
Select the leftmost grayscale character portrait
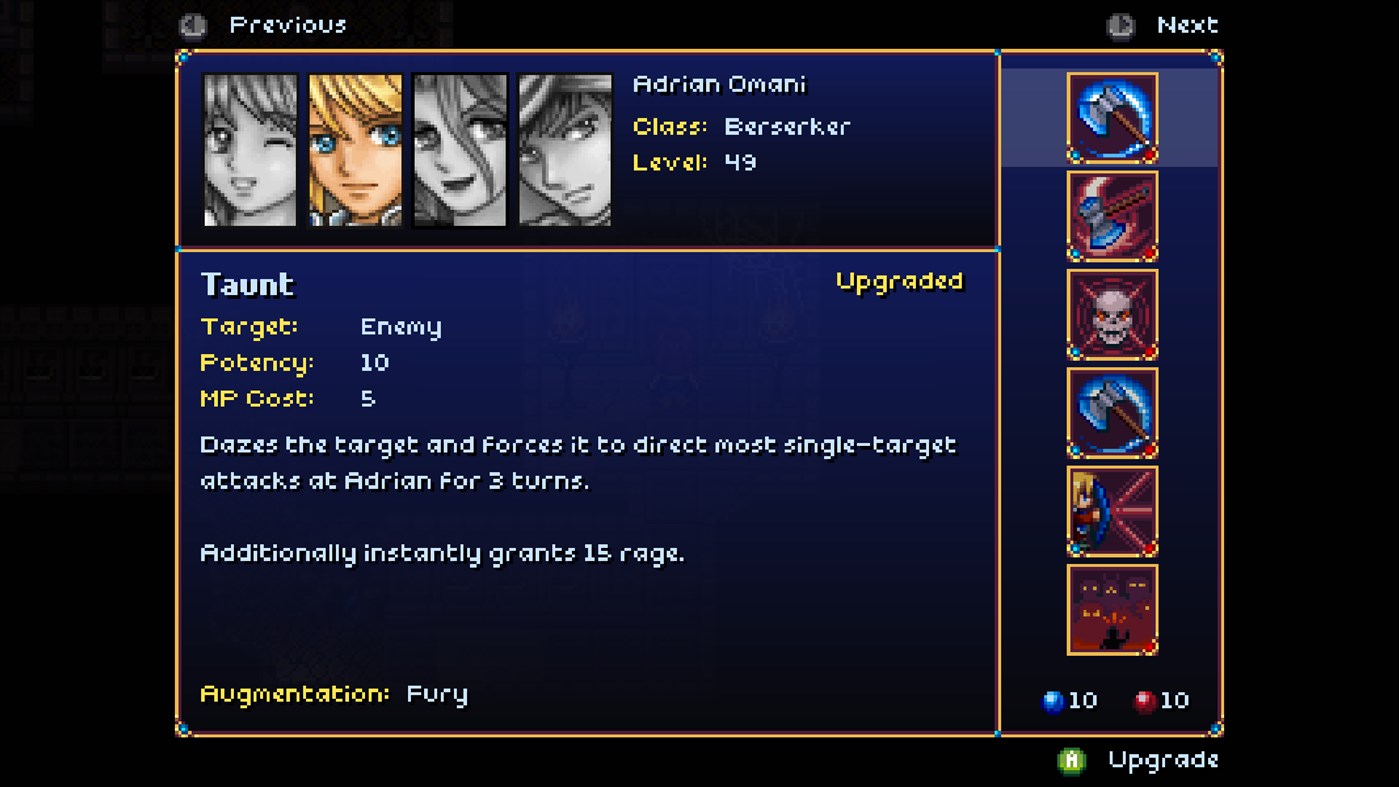250,149
